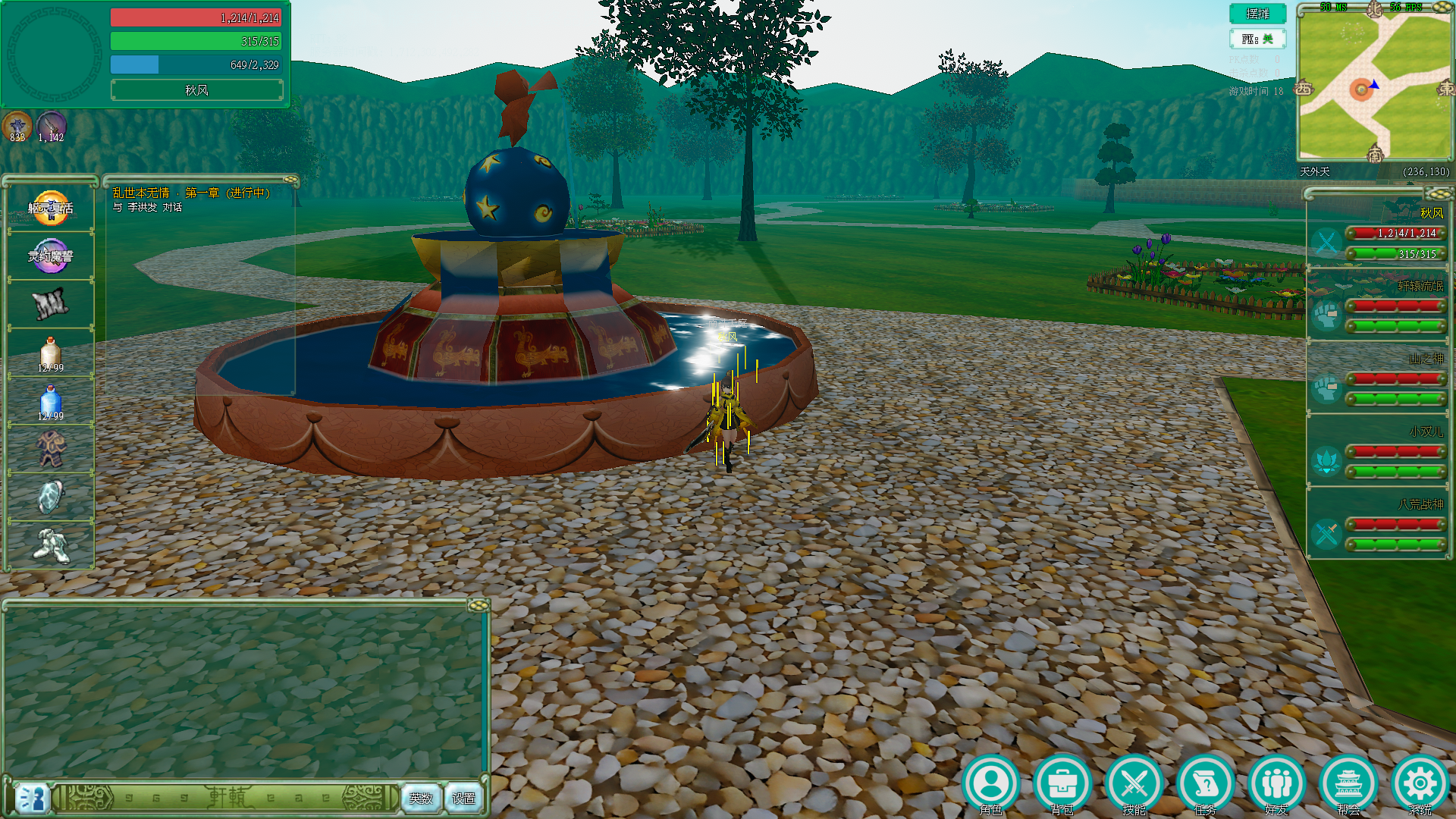Click the 摆摊 stall button

(x=1257, y=14)
